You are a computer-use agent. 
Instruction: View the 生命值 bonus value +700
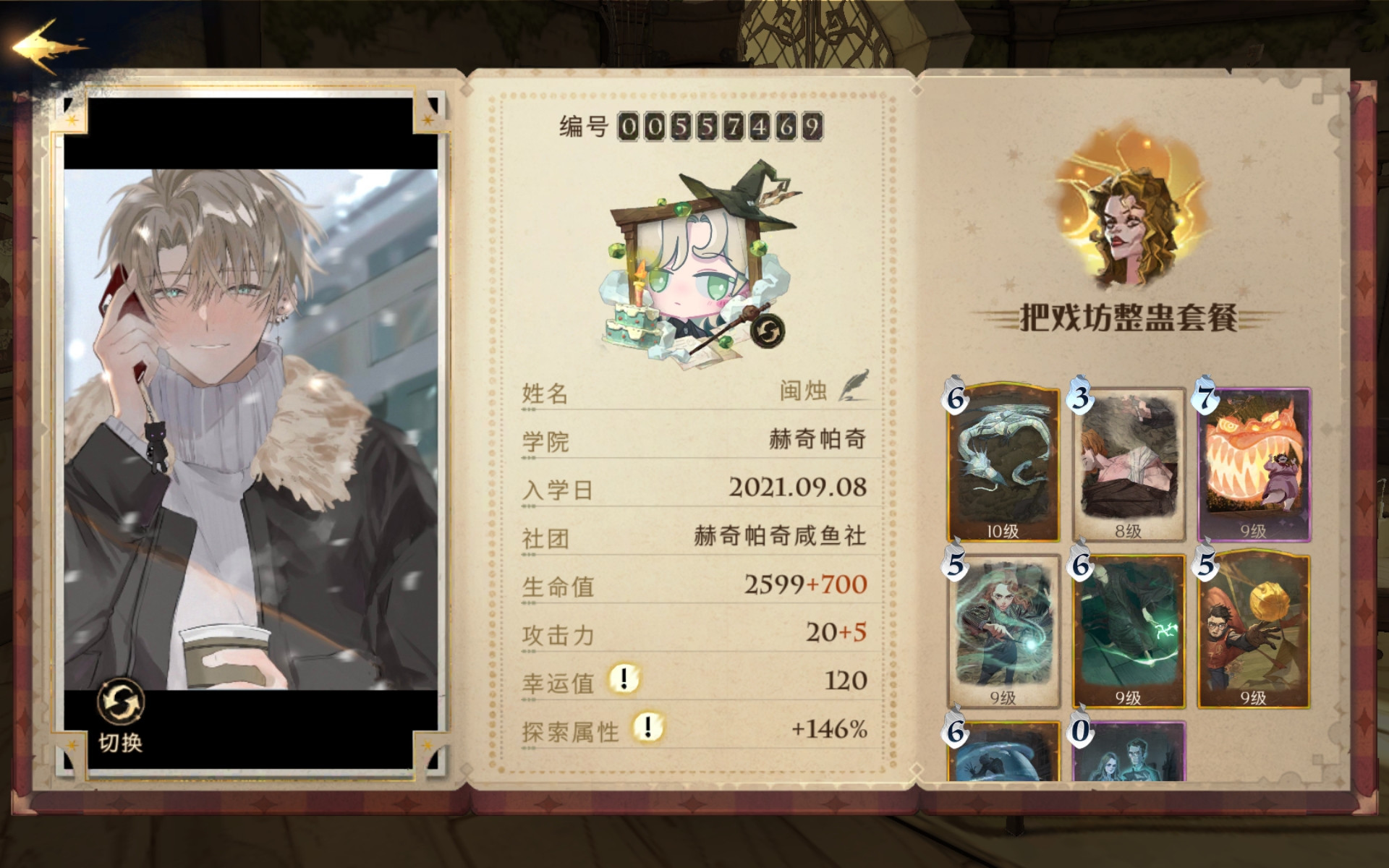tap(841, 584)
